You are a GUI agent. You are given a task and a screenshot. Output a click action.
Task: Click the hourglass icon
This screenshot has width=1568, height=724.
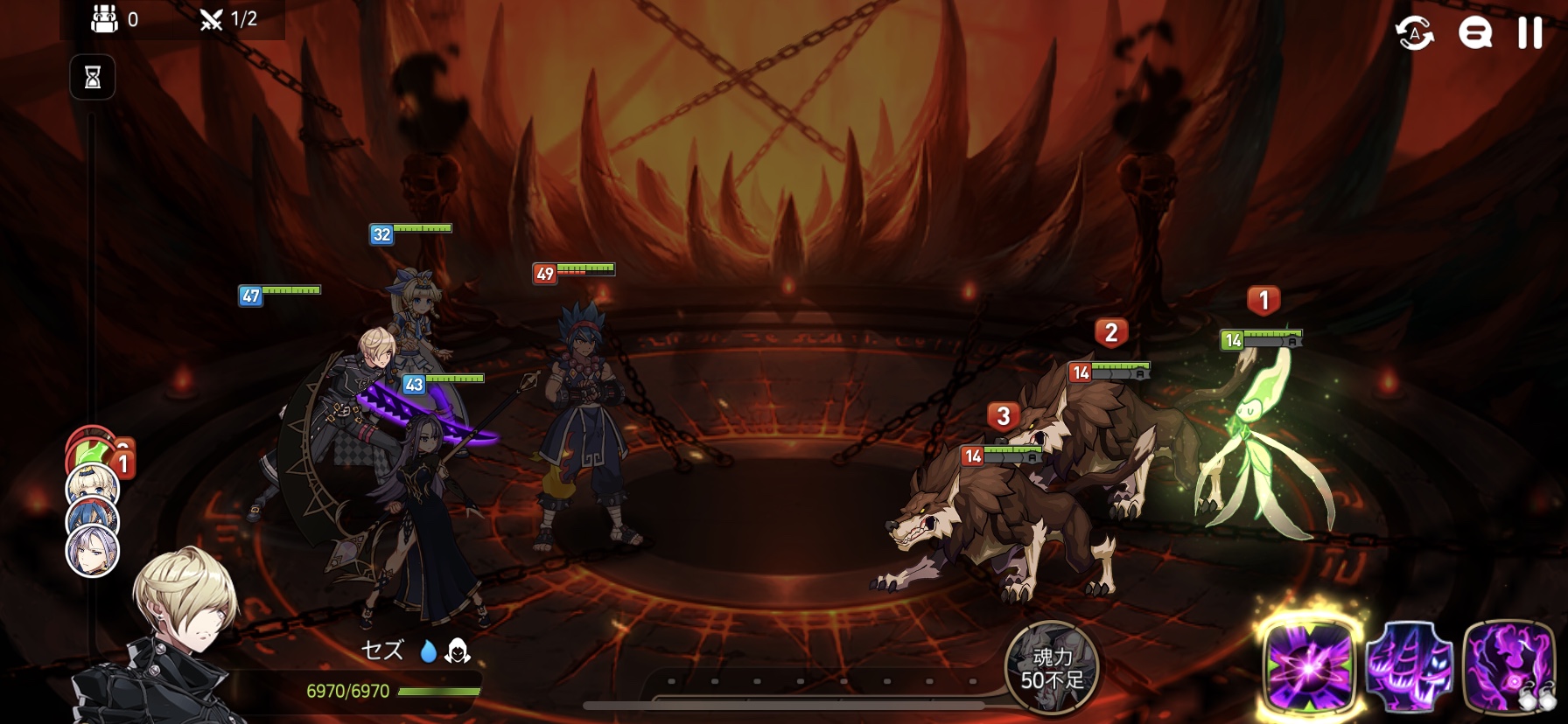tap(93, 78)
